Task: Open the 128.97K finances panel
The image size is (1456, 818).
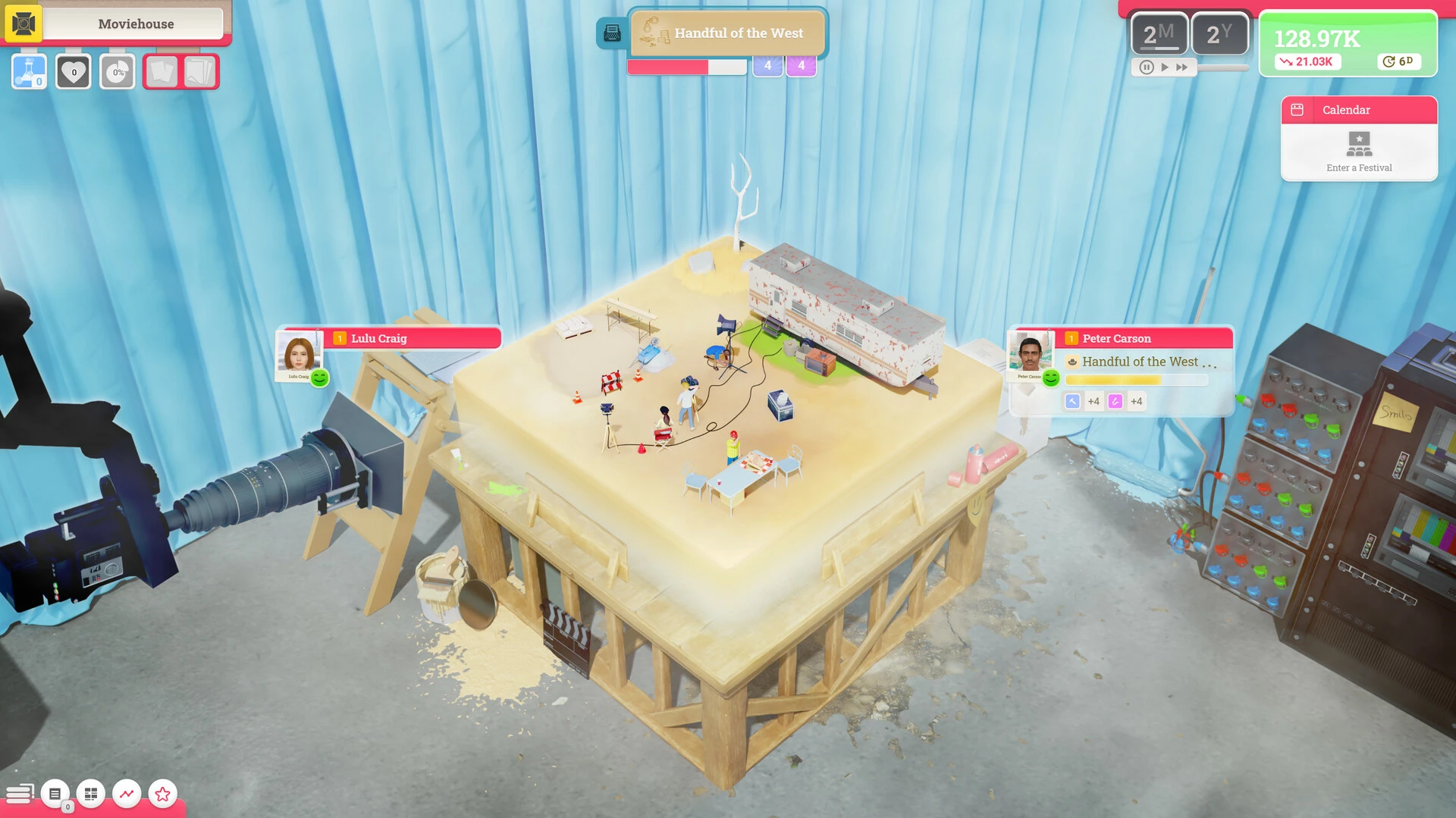Action: coord(1347,44)
